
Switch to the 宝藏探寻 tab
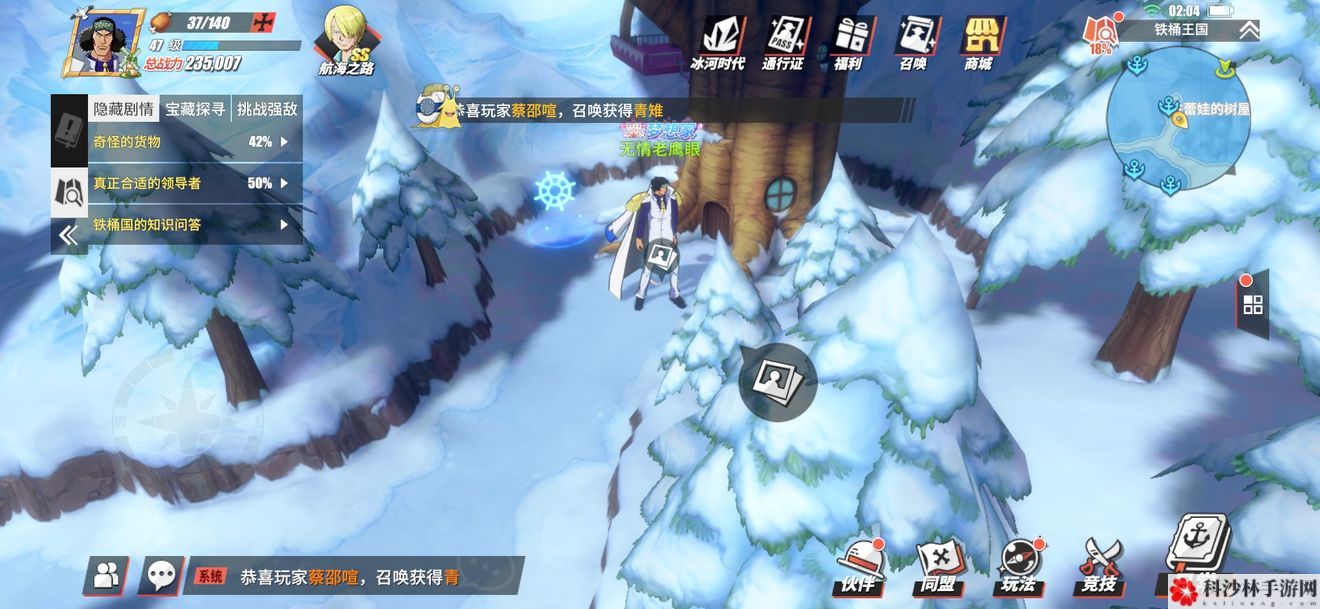(x=195, y=109)
